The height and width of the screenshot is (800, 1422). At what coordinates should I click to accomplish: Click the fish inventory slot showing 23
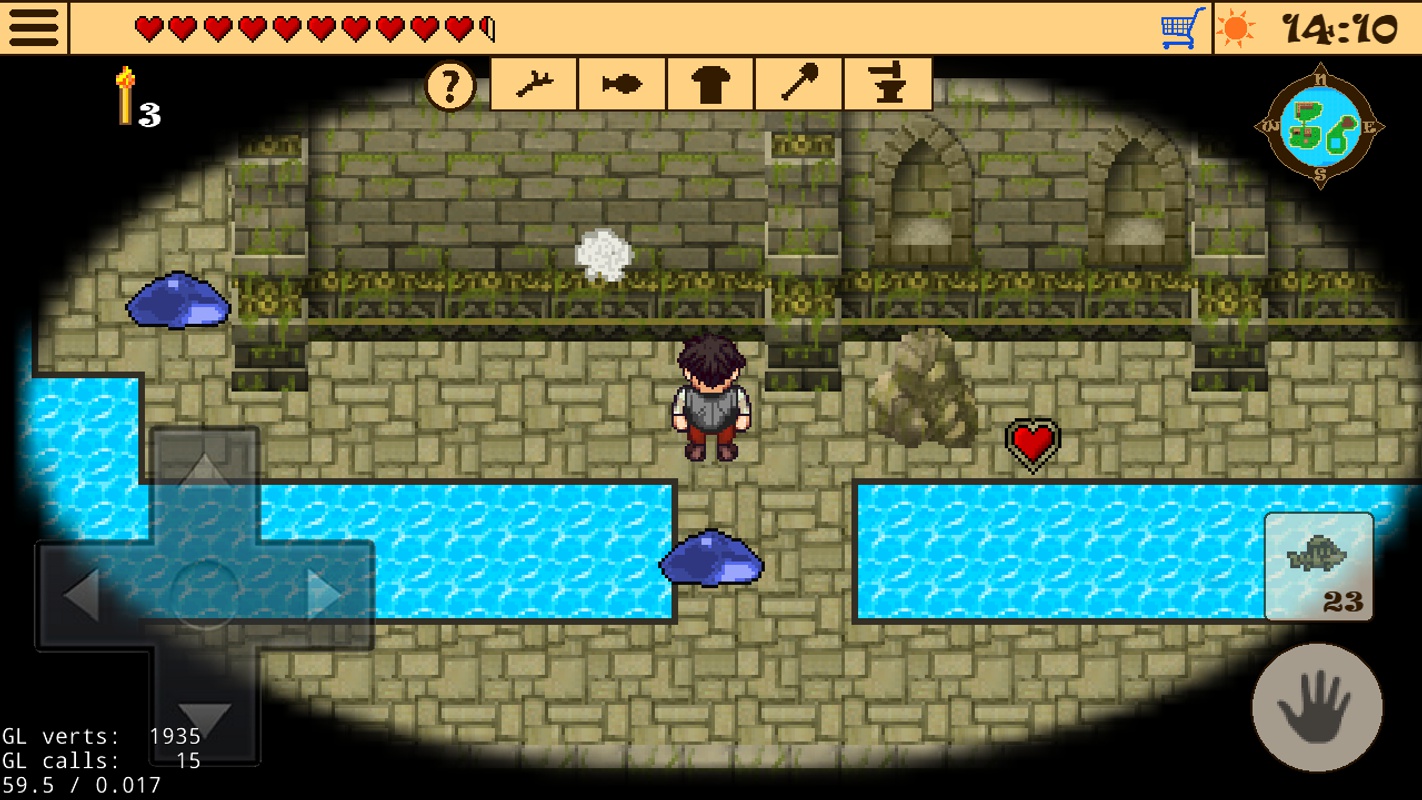[1318, 565]
